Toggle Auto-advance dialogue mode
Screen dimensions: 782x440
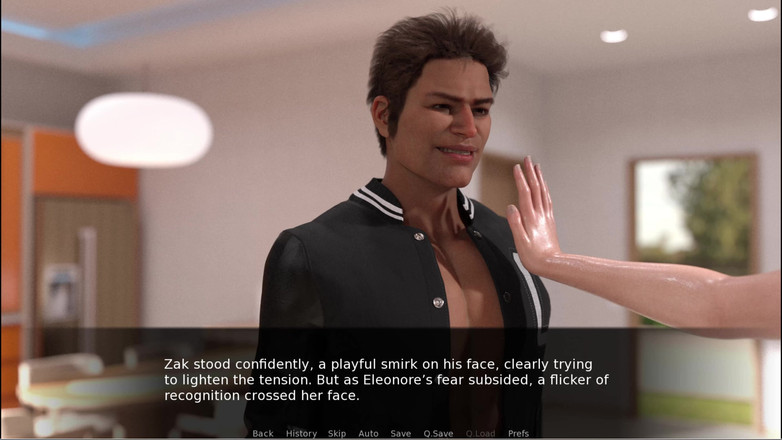[368, 433]
